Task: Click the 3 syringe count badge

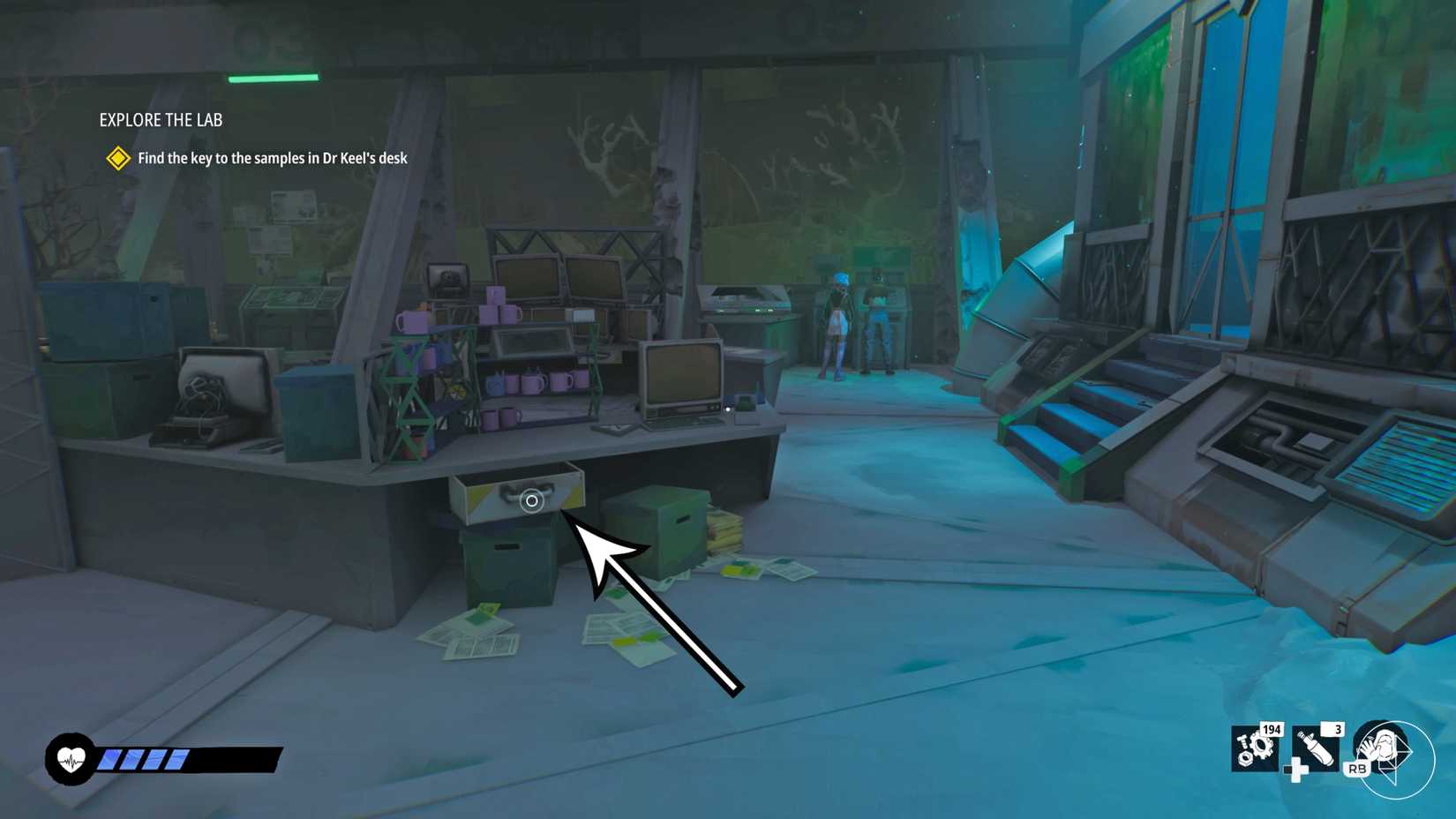Action: click(1339, 730)
